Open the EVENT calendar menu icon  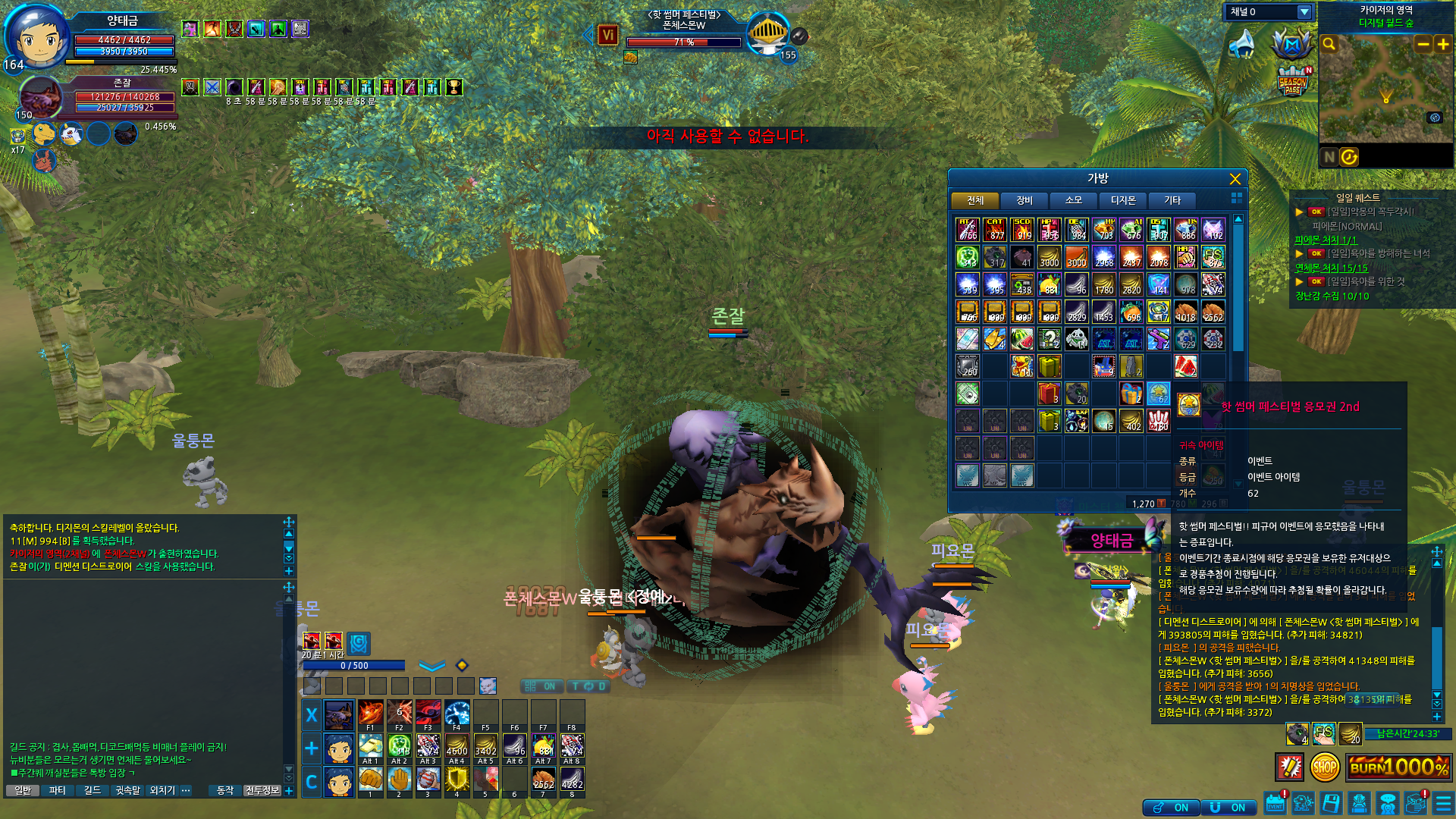1276,804
